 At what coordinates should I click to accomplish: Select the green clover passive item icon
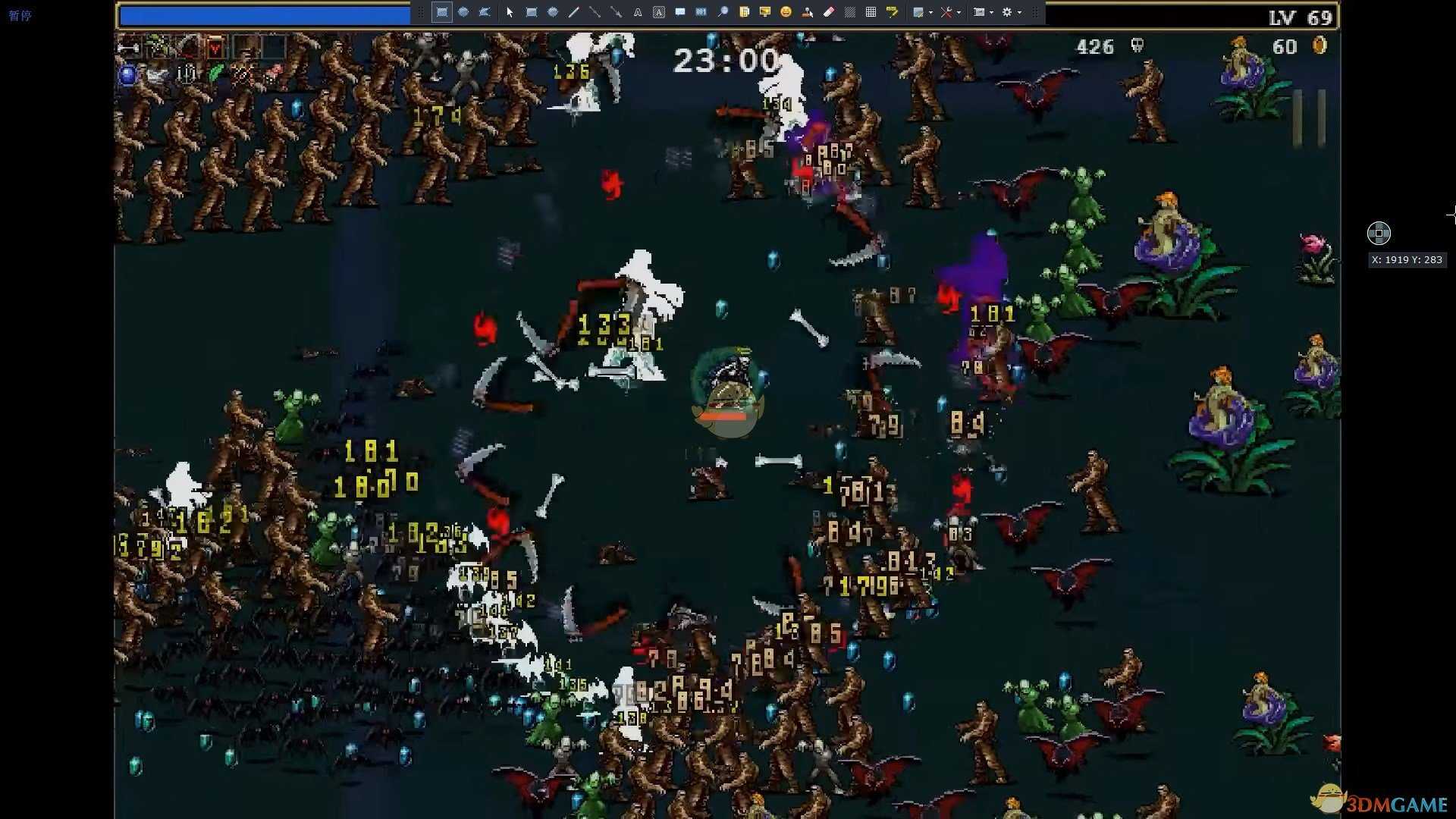[x=216, y=74]
